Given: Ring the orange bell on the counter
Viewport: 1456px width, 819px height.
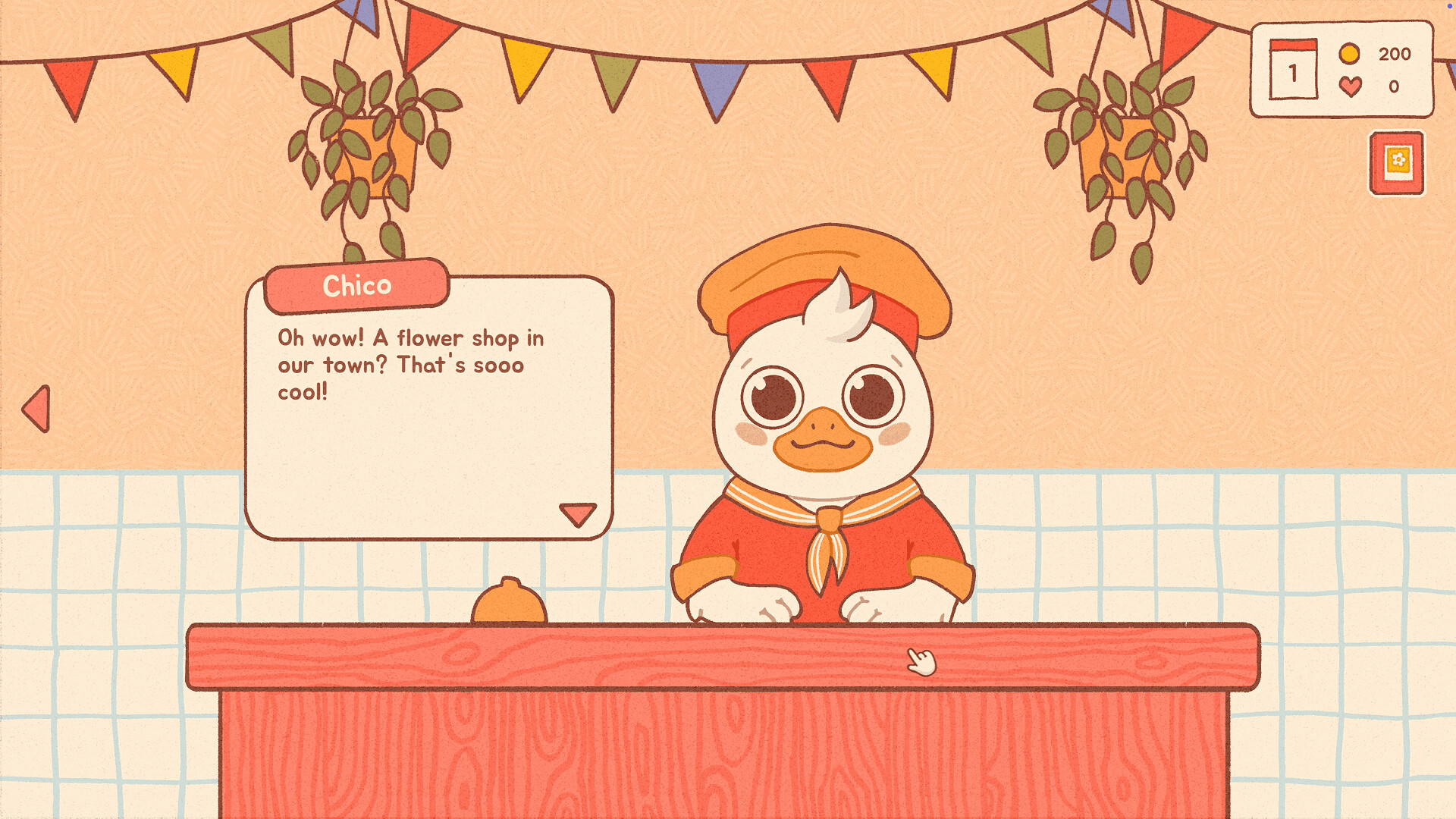Looking at the screenshot, I should 508,603.
